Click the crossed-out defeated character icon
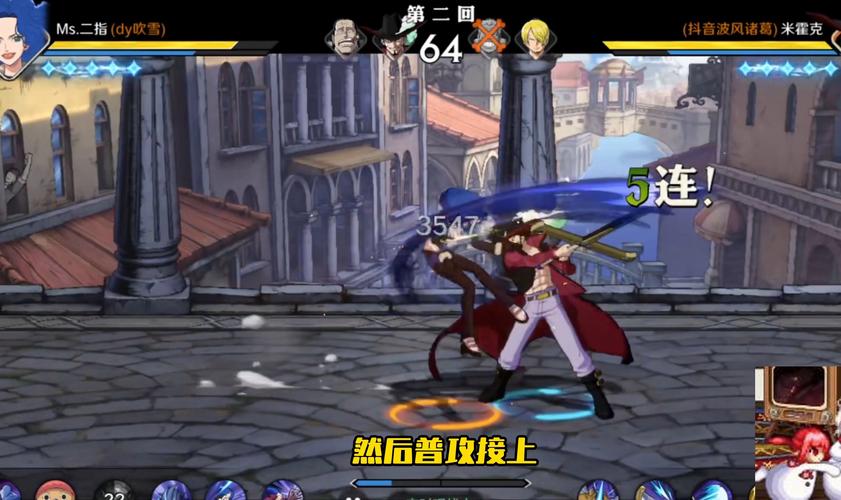The width and height of the screenshot is (841, 500). (x=489, y=38)
